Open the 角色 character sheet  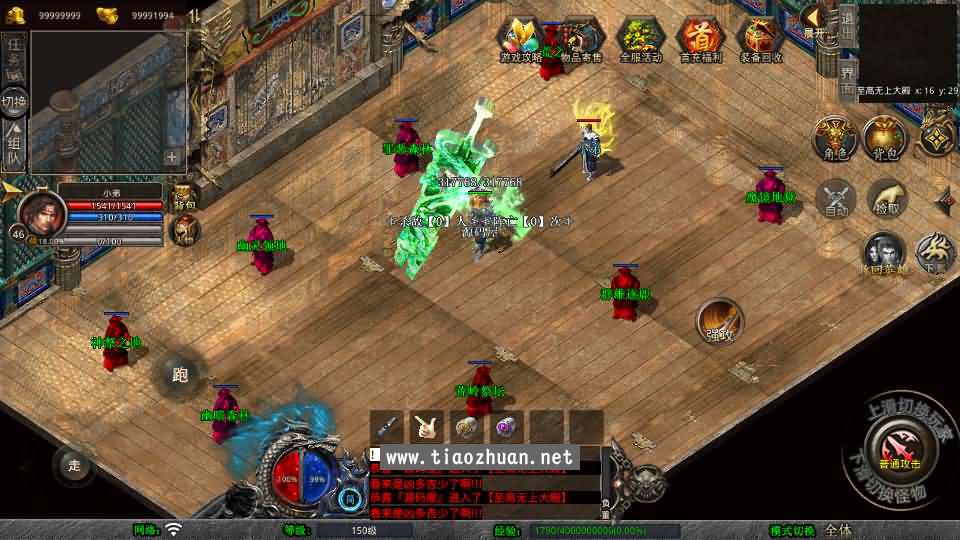(834, 137)
